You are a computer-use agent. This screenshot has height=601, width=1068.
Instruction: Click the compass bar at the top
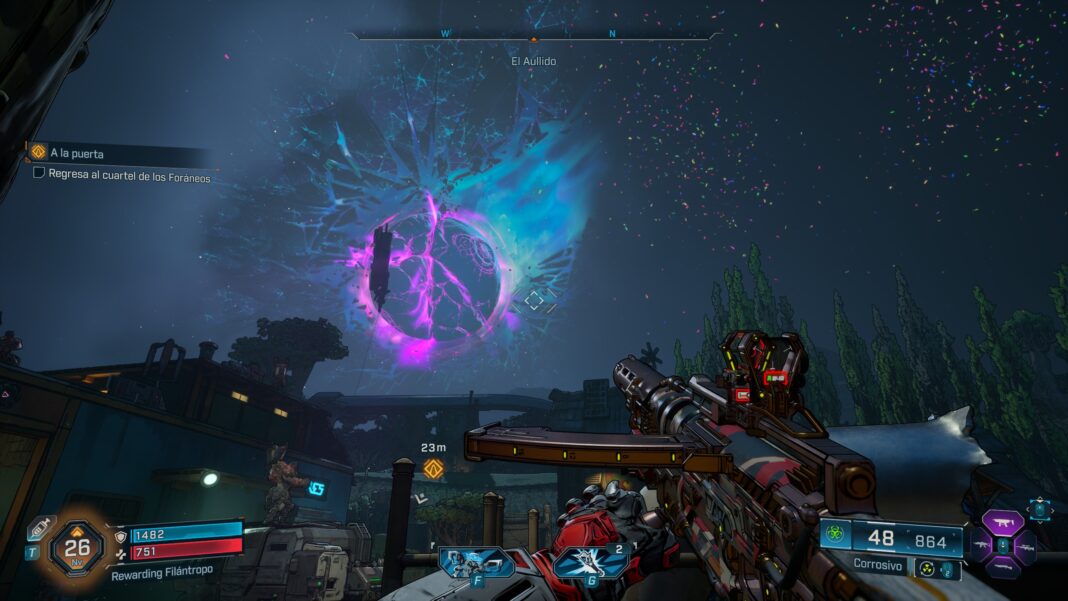533,36
